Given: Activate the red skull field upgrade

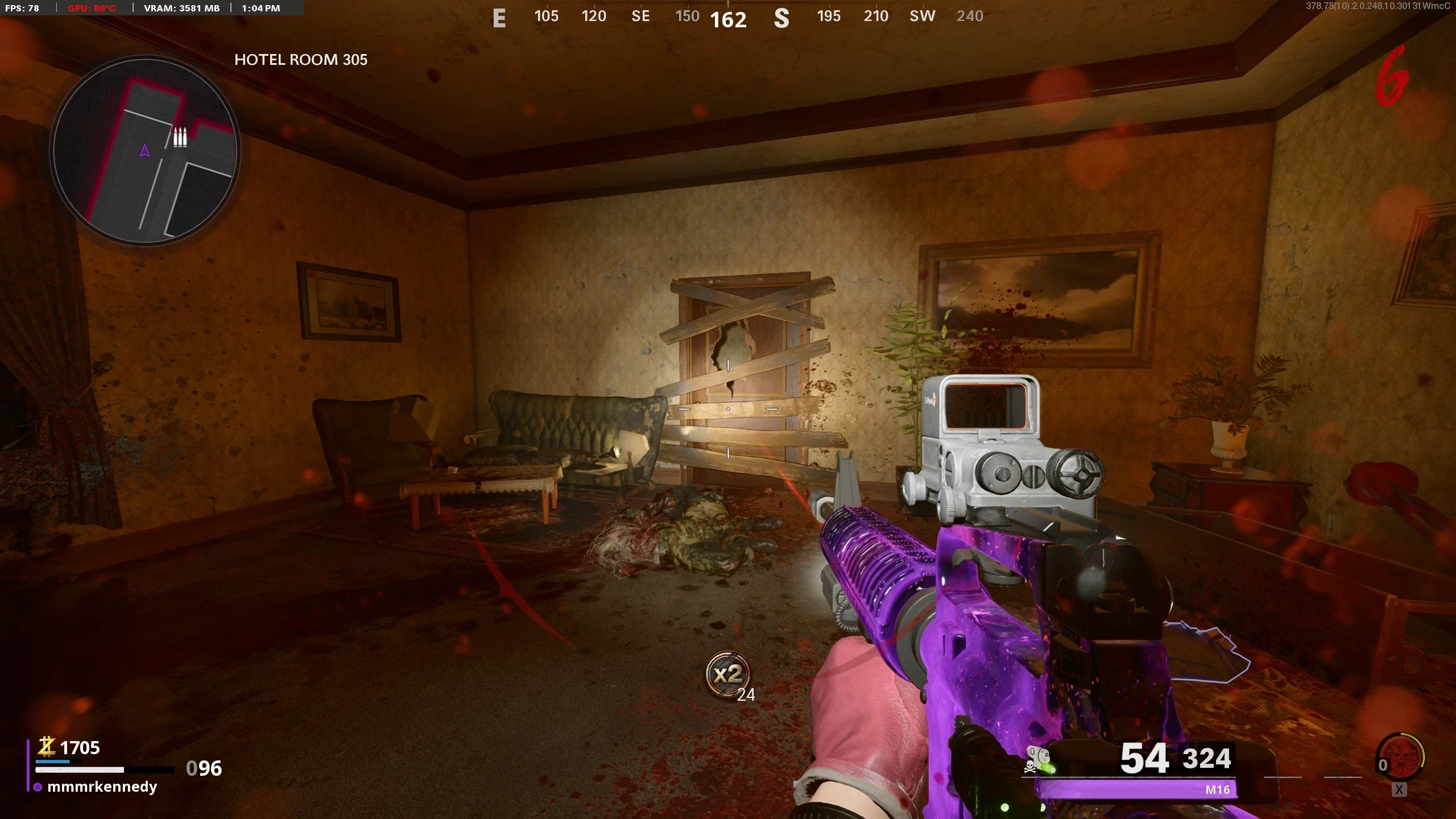Looking at the screenshot, I should pyautogui.click(x=1401, y=756).
